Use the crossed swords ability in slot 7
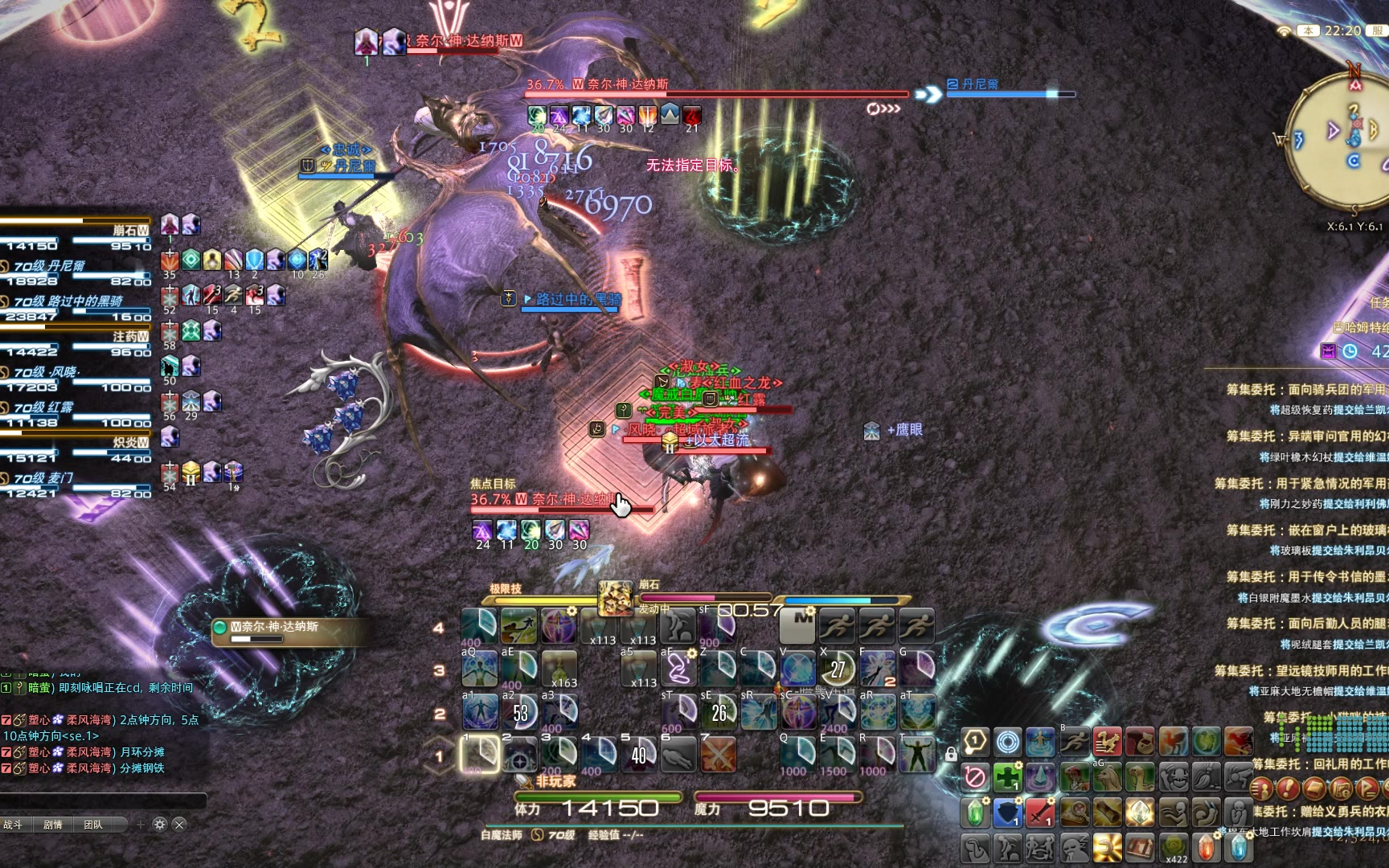This screenshot has height=868, width=1389. pos(718,754)
